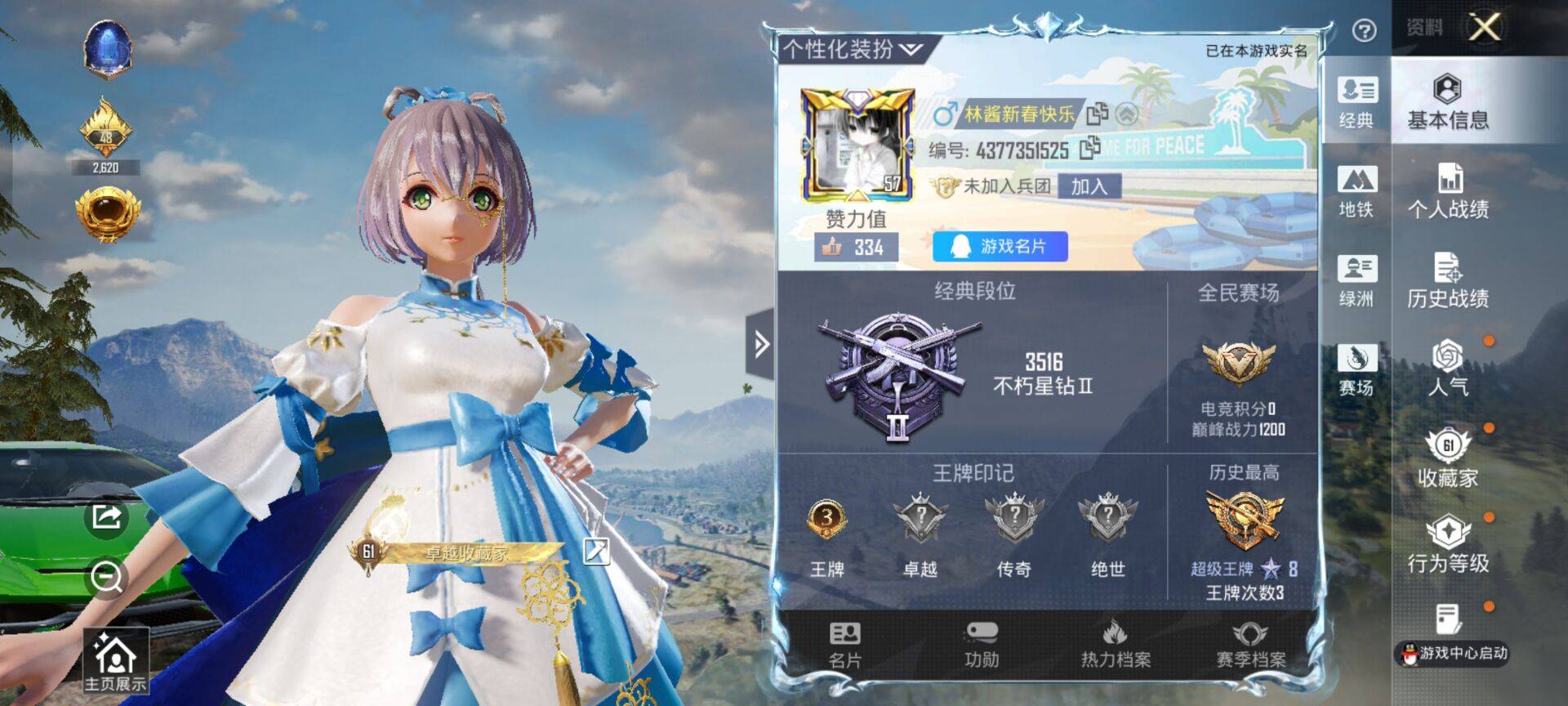Open the 收藏家 collector page

[1448, 458]
